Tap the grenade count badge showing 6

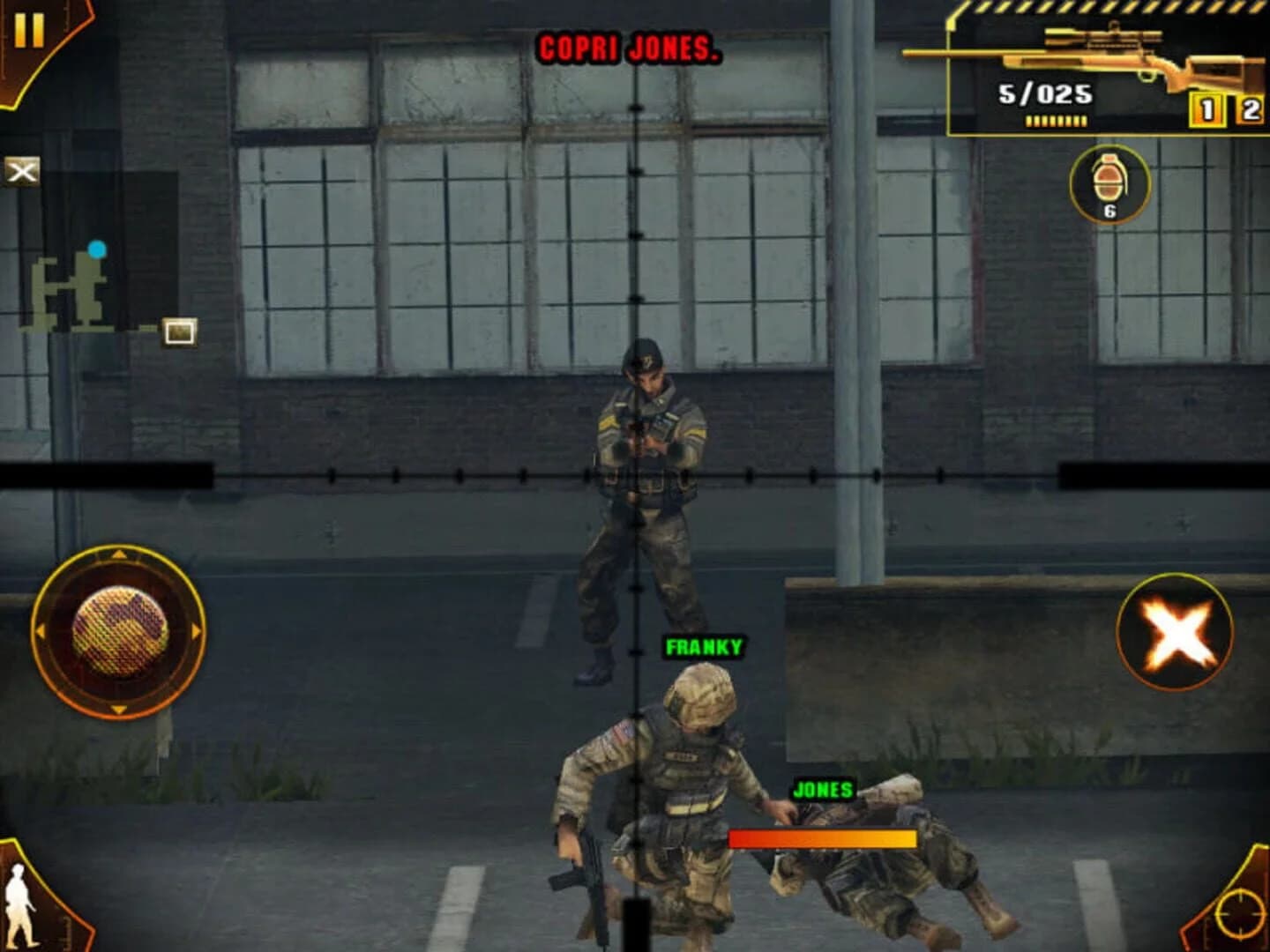(1111, 210)
